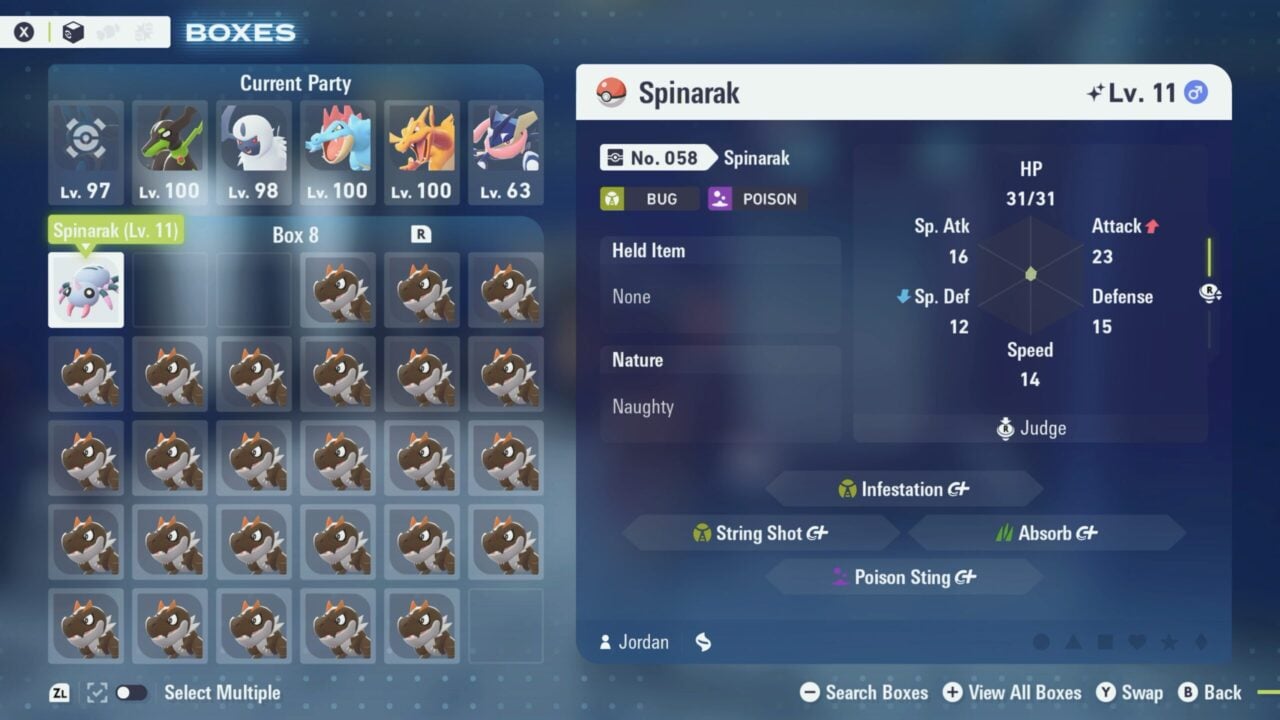Image resolution: width=1280 pixels, height=720 pixels.
Task: Click the Poké Ball icon beside Spinarak's name
Action: 612,92
